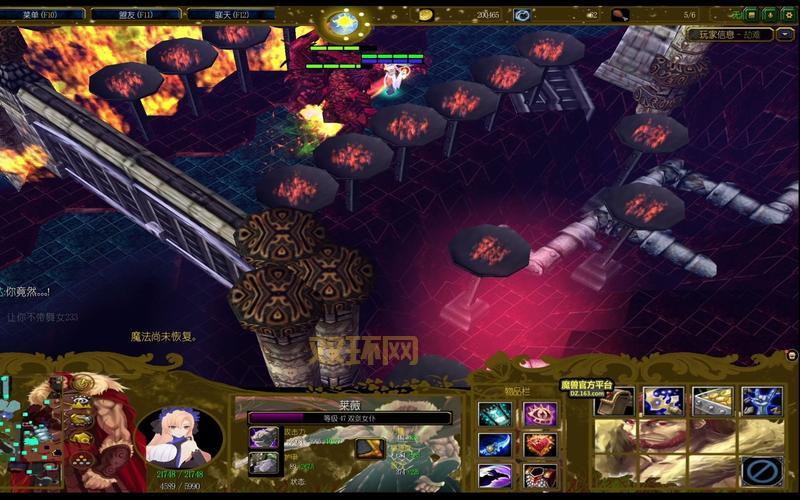Select the purple eye inventory item
The image size is (800, 500).
(542, 414)
